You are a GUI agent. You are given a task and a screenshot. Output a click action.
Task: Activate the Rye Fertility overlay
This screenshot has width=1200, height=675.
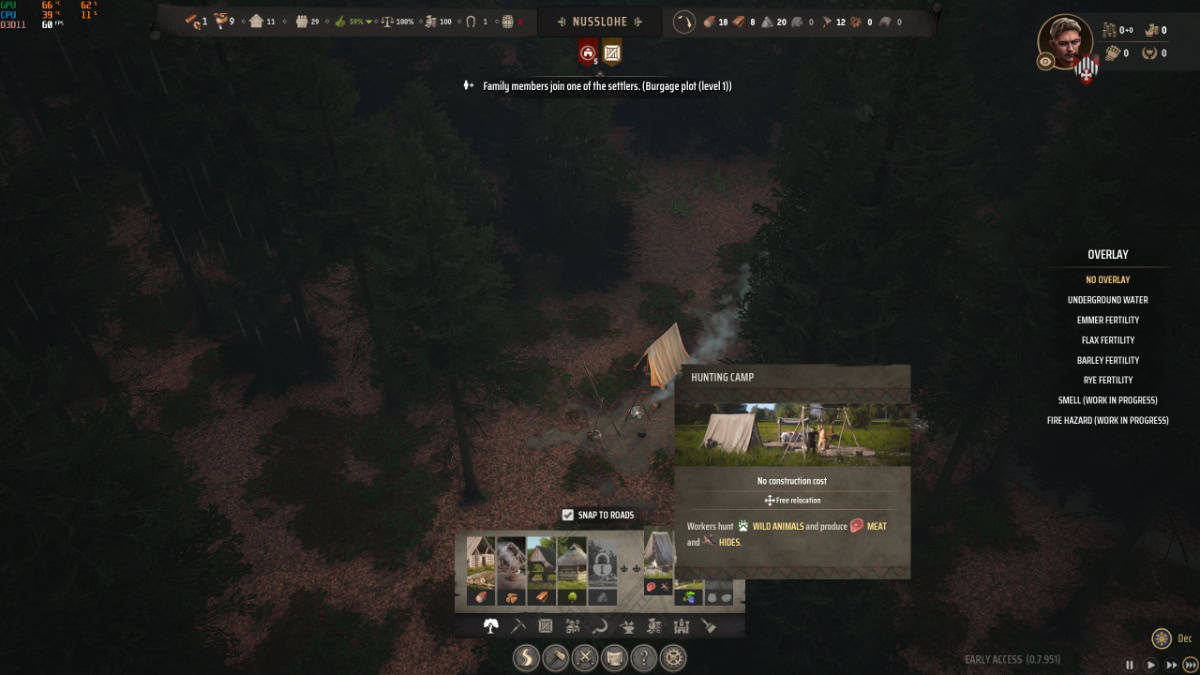click(1107, 380)
